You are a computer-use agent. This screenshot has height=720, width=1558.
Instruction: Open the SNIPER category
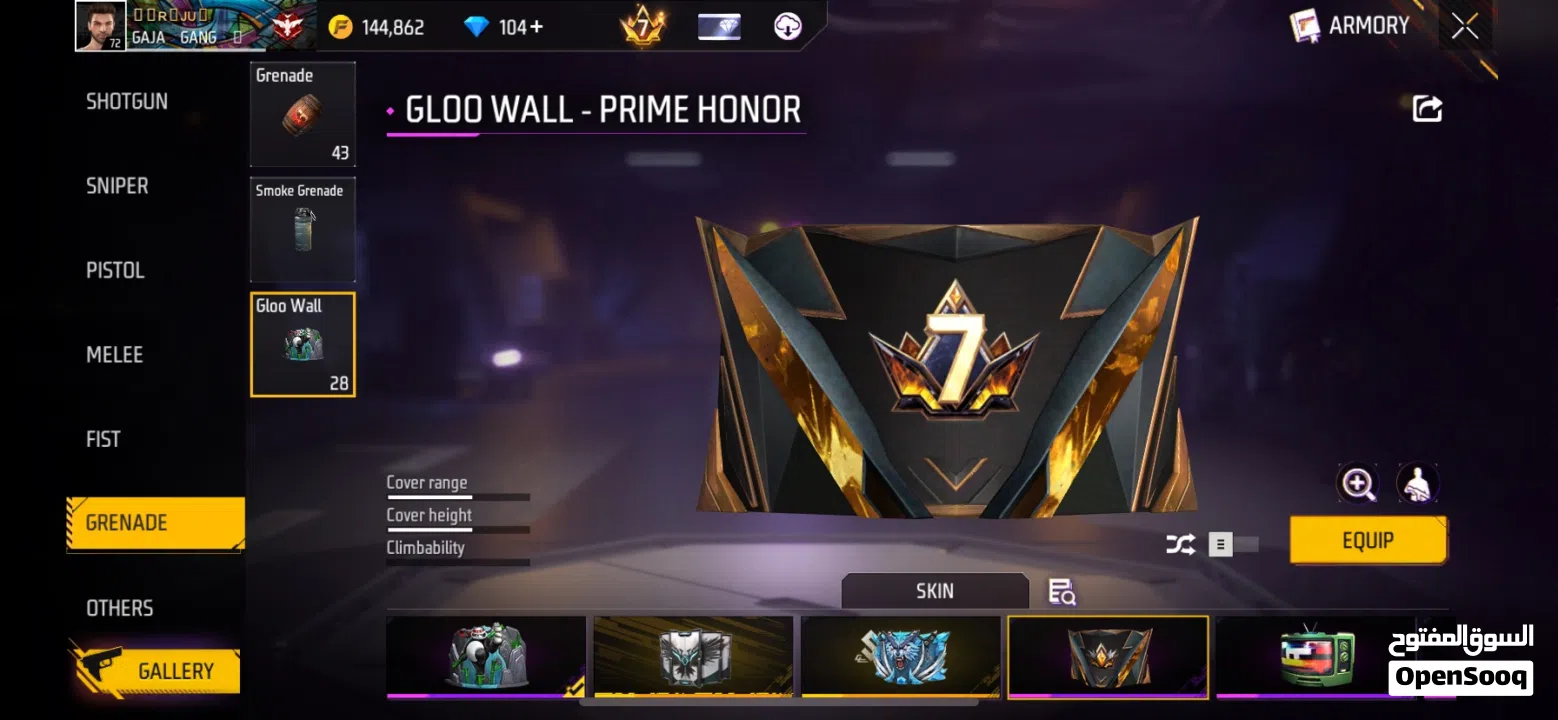[117, 186]
